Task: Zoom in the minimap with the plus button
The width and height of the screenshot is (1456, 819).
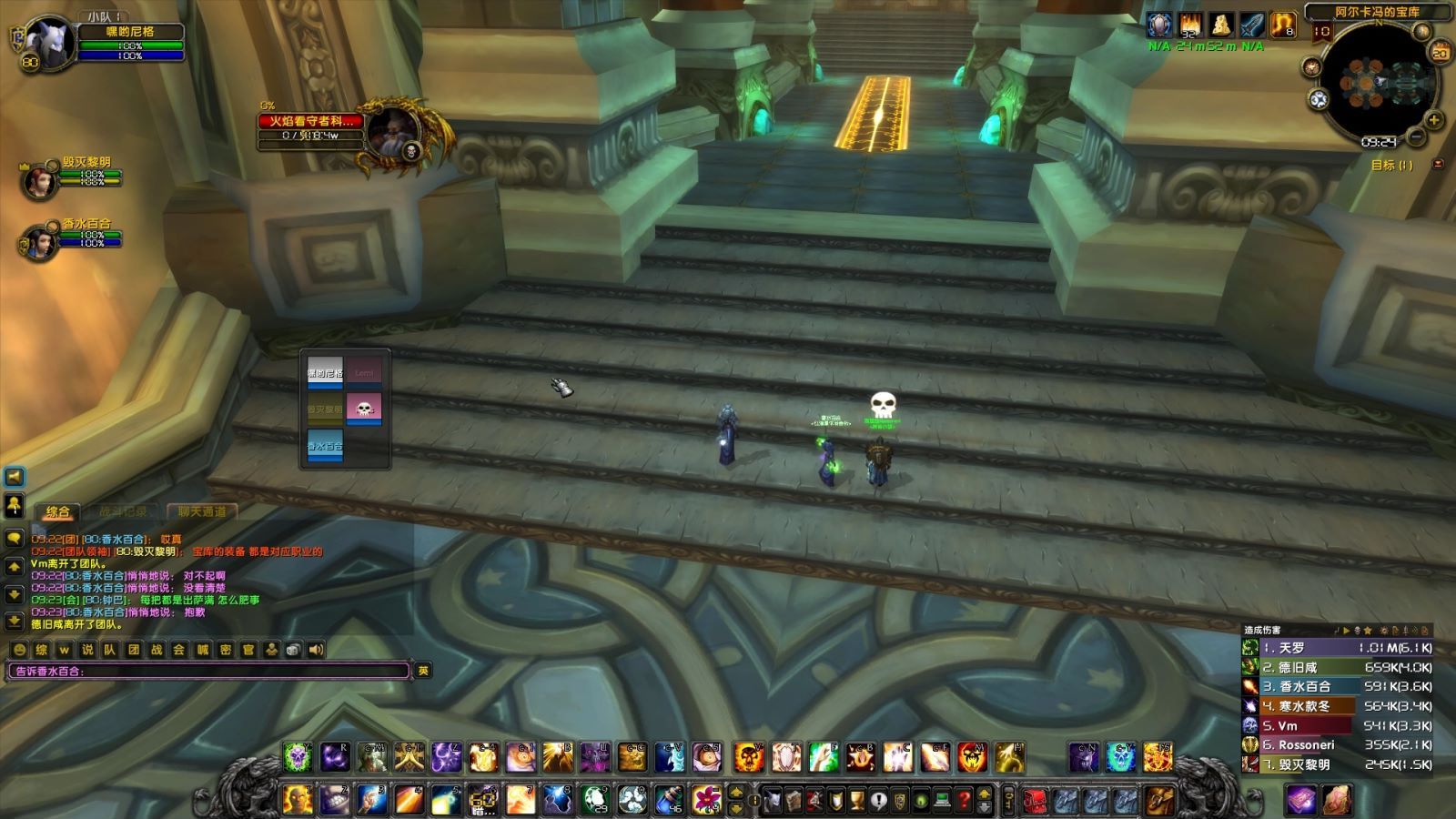Action: (1434, 120)
